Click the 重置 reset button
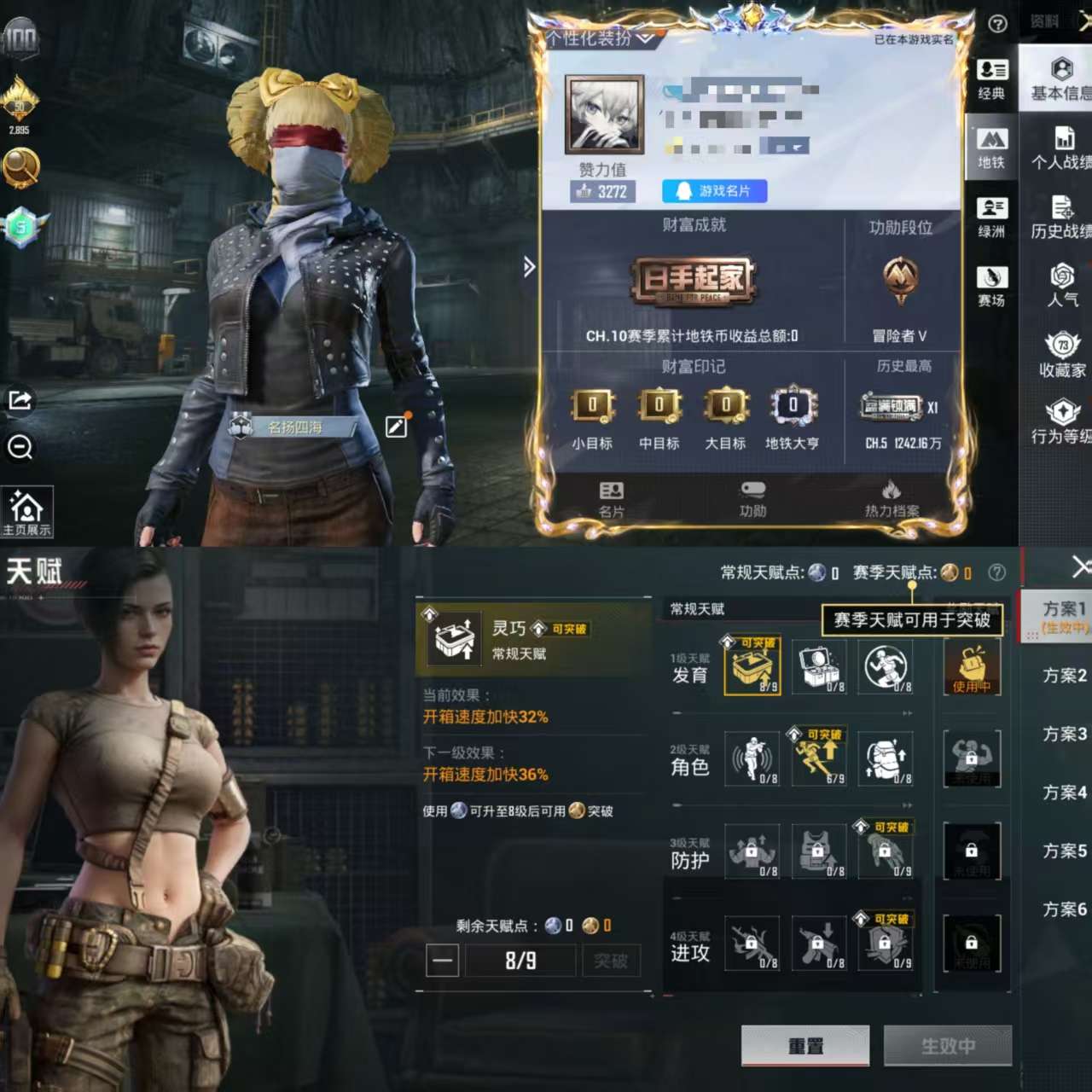 pos(805,1046)
